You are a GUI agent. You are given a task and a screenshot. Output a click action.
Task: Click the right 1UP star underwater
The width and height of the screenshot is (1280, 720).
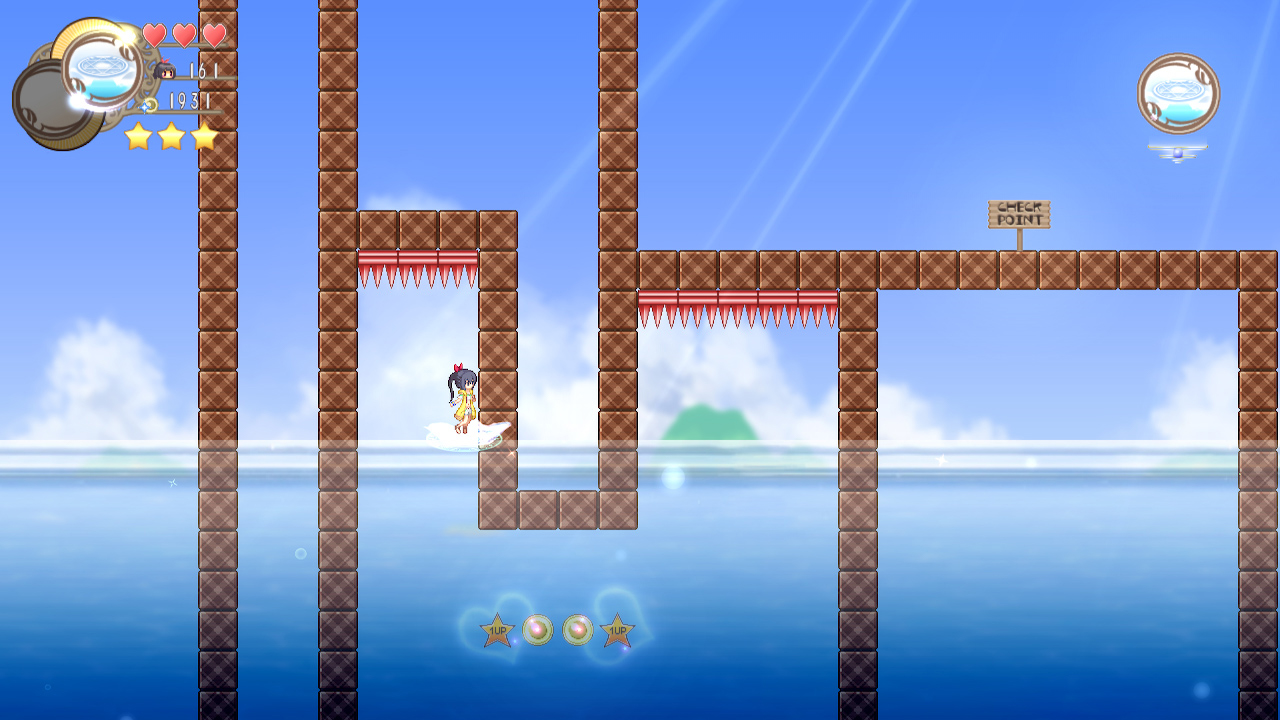[617, 631]
